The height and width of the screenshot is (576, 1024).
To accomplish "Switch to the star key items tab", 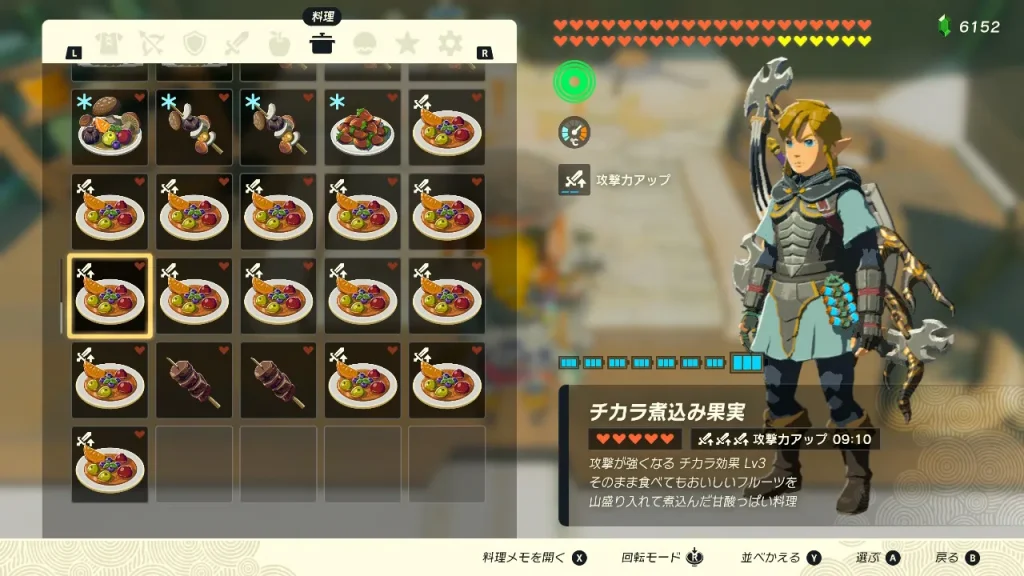I will tap(407, 43).
